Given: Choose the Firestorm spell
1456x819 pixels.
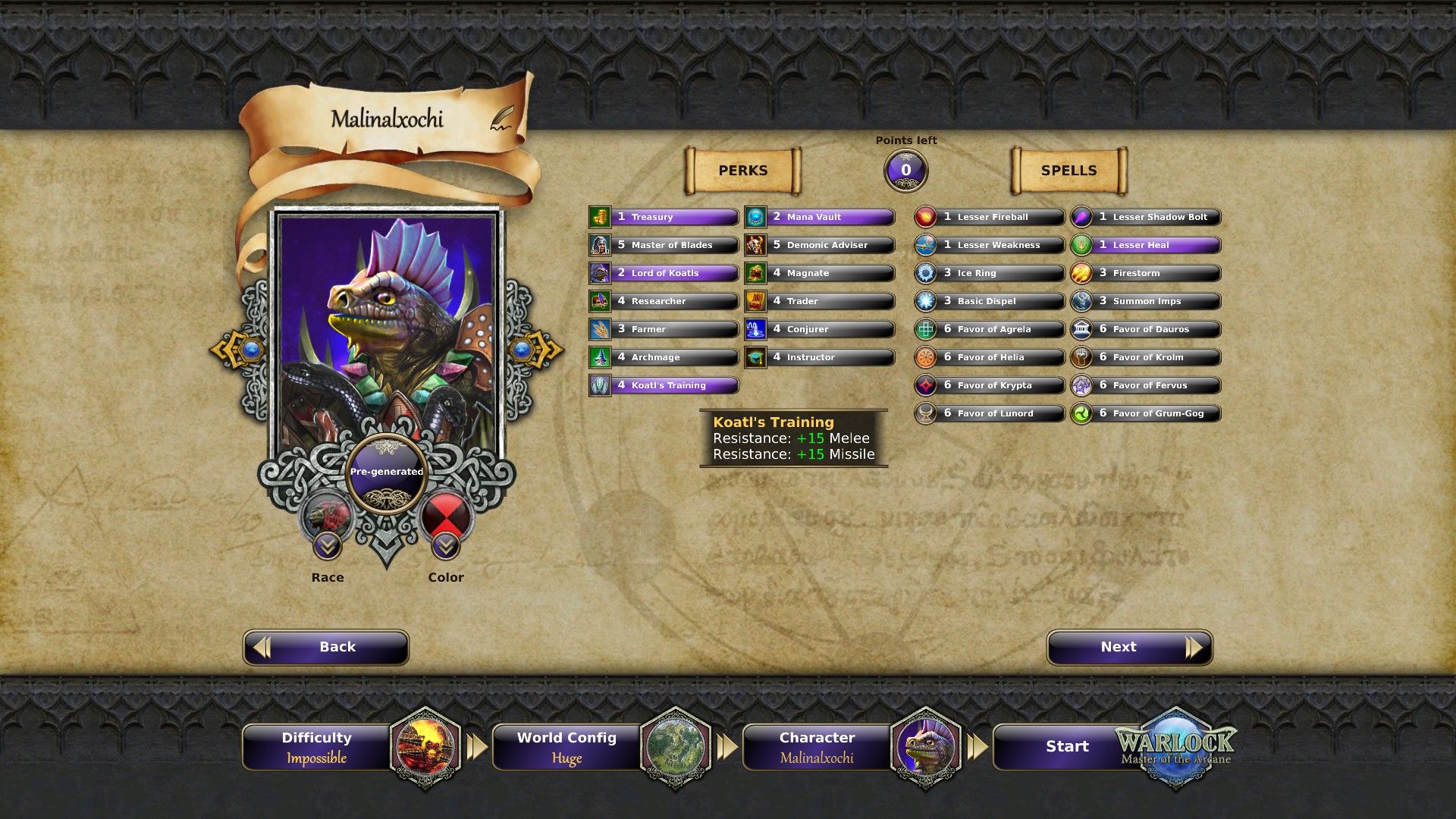Looking at the screenshot, I should click(x=1146, y=274).
